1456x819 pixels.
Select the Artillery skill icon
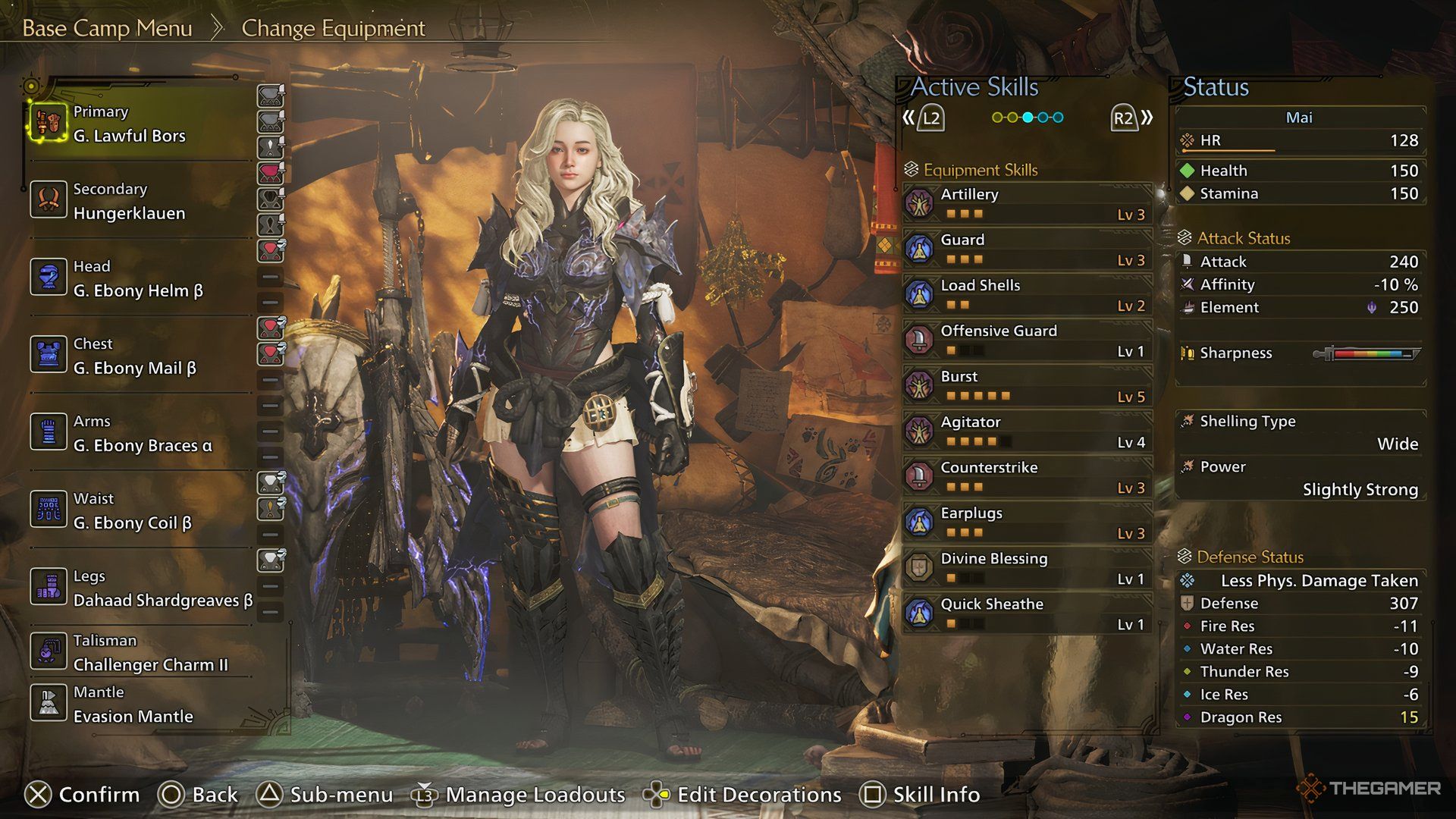[919, 202]
